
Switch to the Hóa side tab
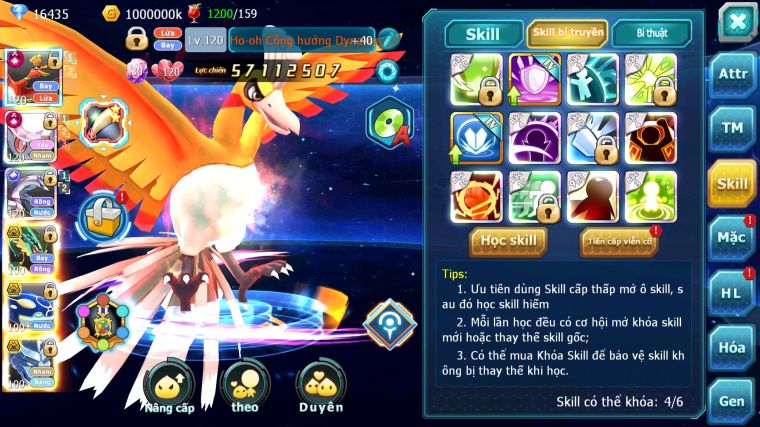pyautogui.click(x=732, y=347)
